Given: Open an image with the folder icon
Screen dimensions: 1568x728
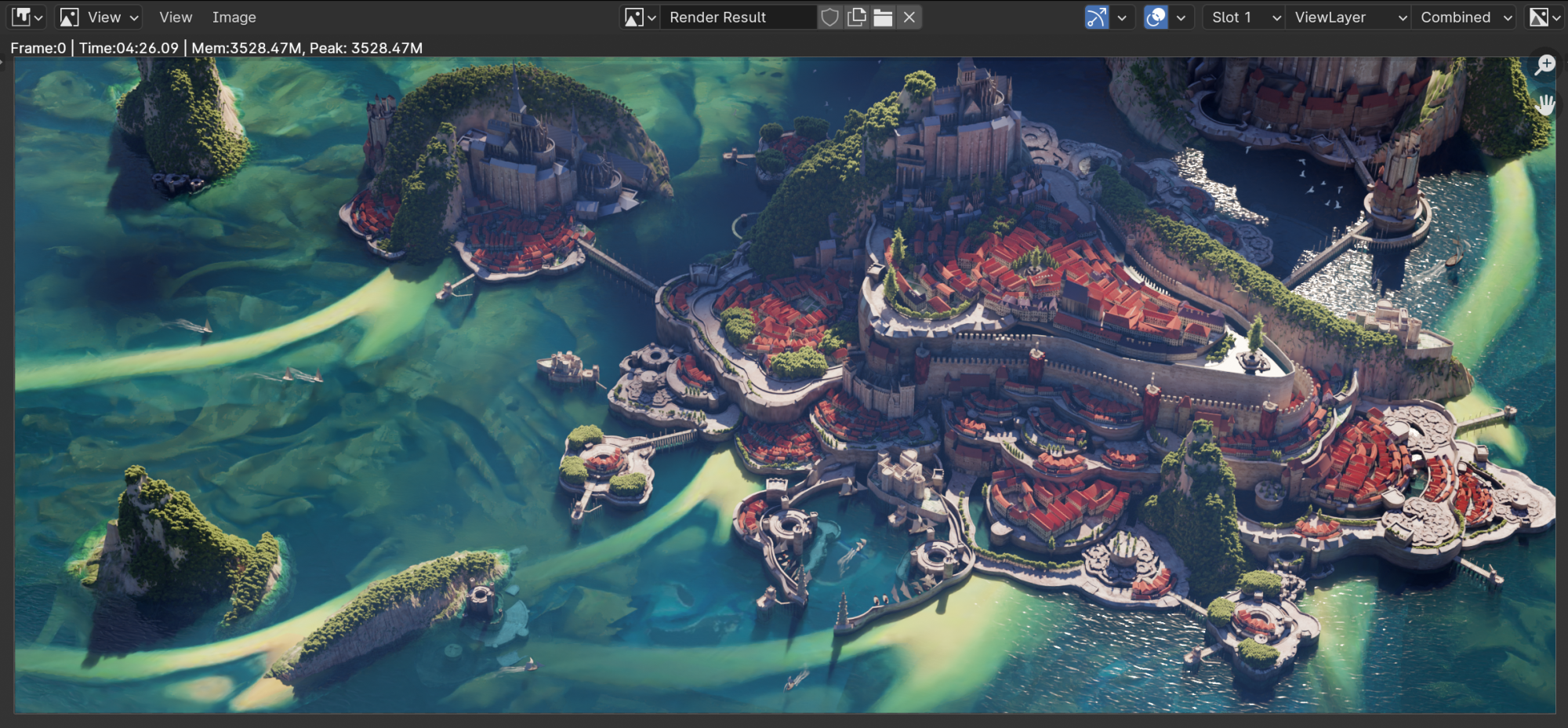Looking at the screenshot, I should pos(883,17).
